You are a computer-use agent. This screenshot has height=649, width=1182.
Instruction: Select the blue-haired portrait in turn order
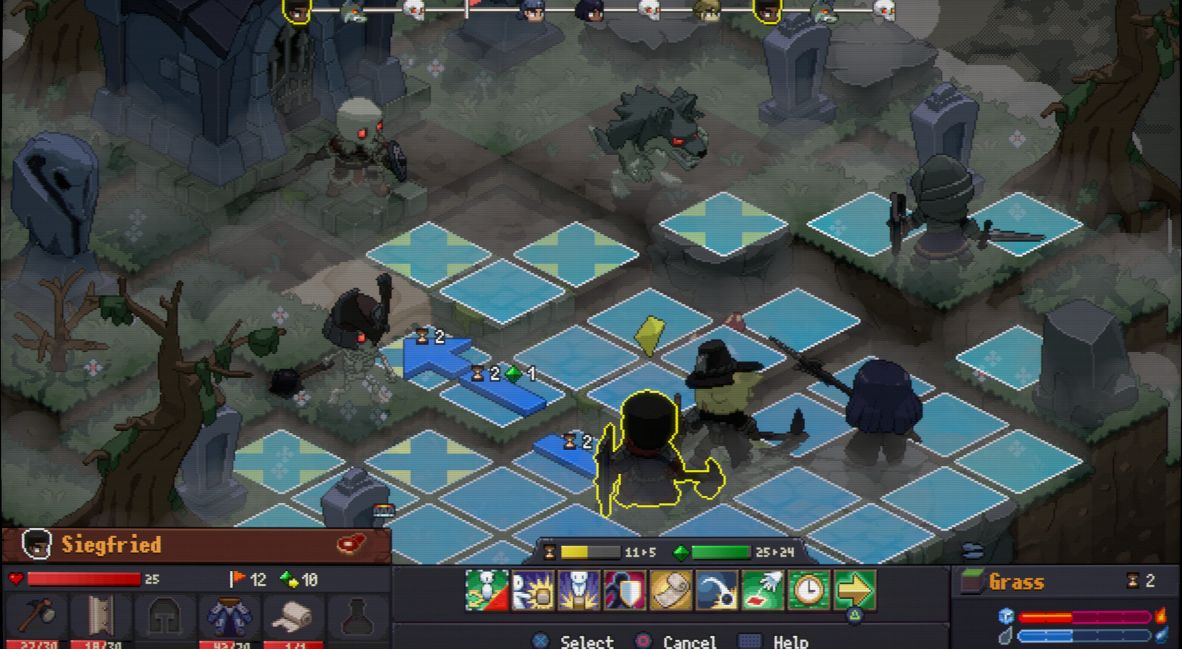tap(532, 10)
